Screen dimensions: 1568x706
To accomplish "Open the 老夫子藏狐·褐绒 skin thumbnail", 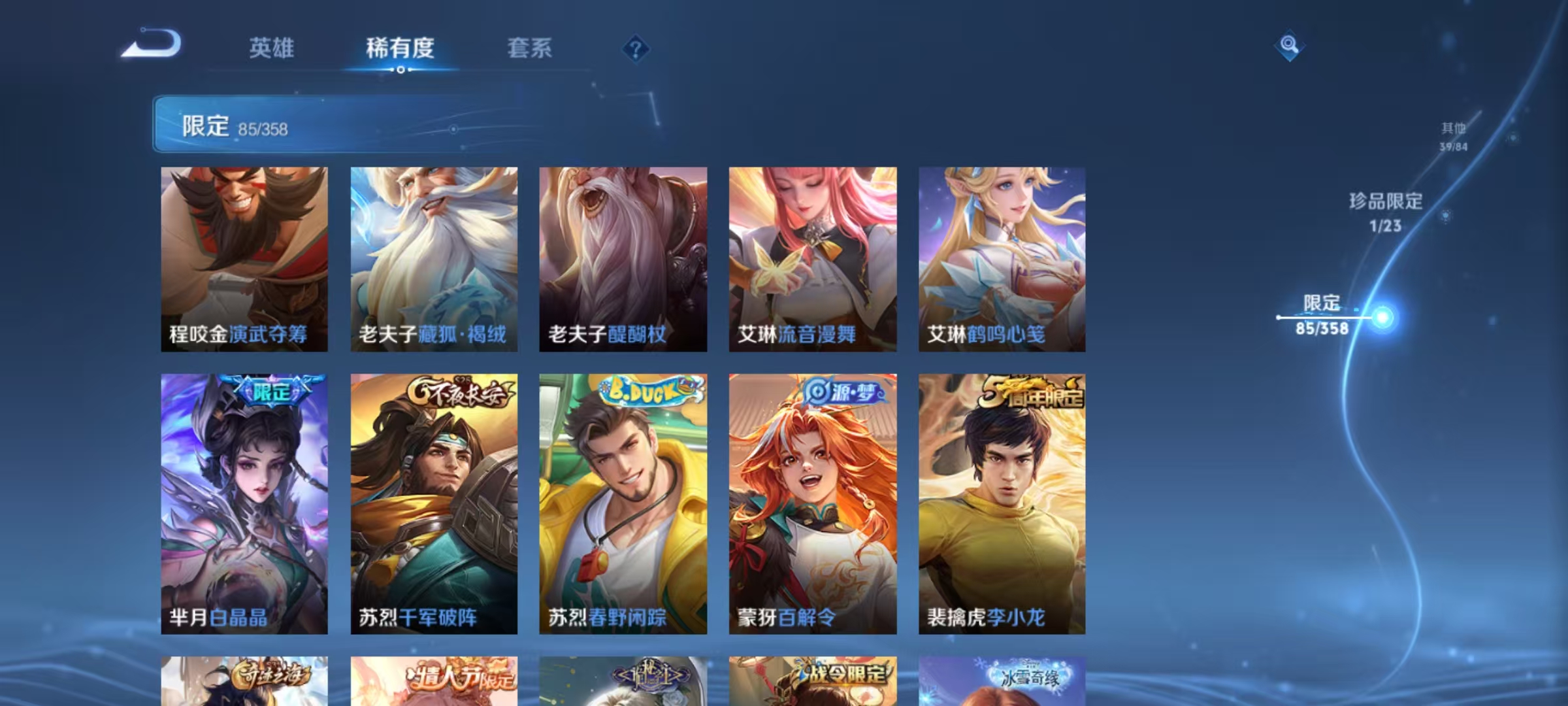I will coord(433,255).
